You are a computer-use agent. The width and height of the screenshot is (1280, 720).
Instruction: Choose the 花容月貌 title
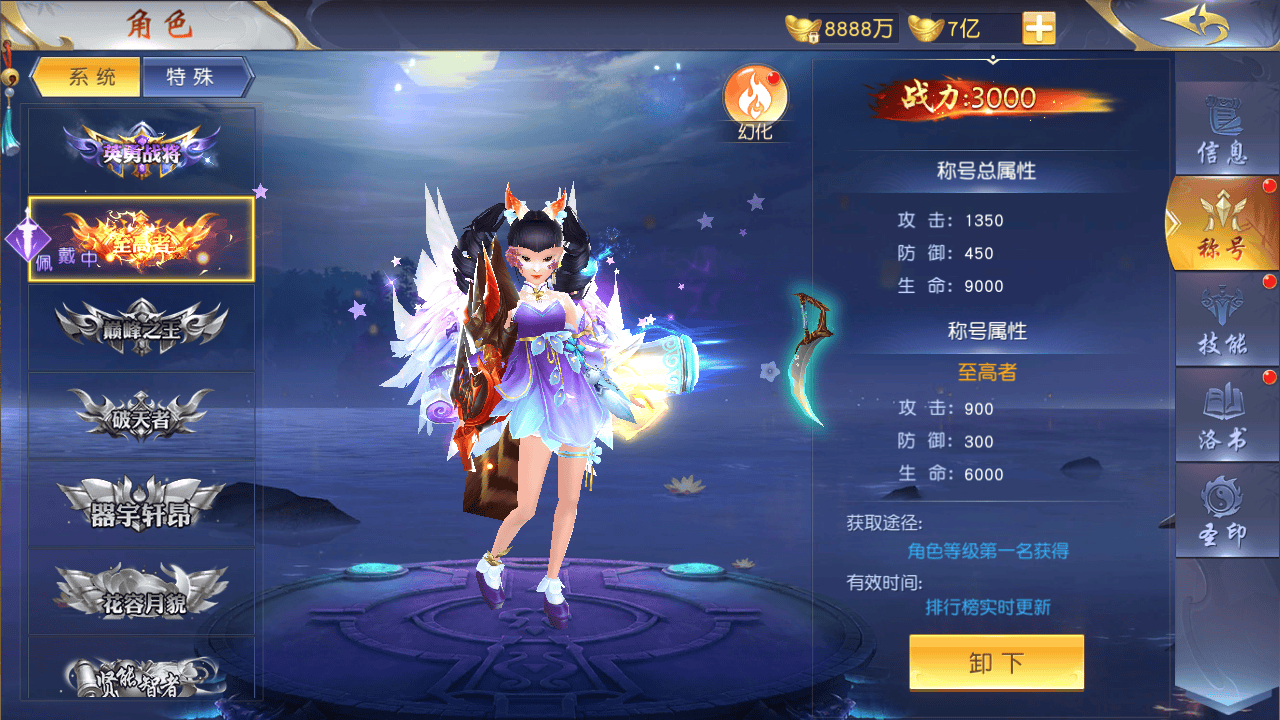(142, 591)
